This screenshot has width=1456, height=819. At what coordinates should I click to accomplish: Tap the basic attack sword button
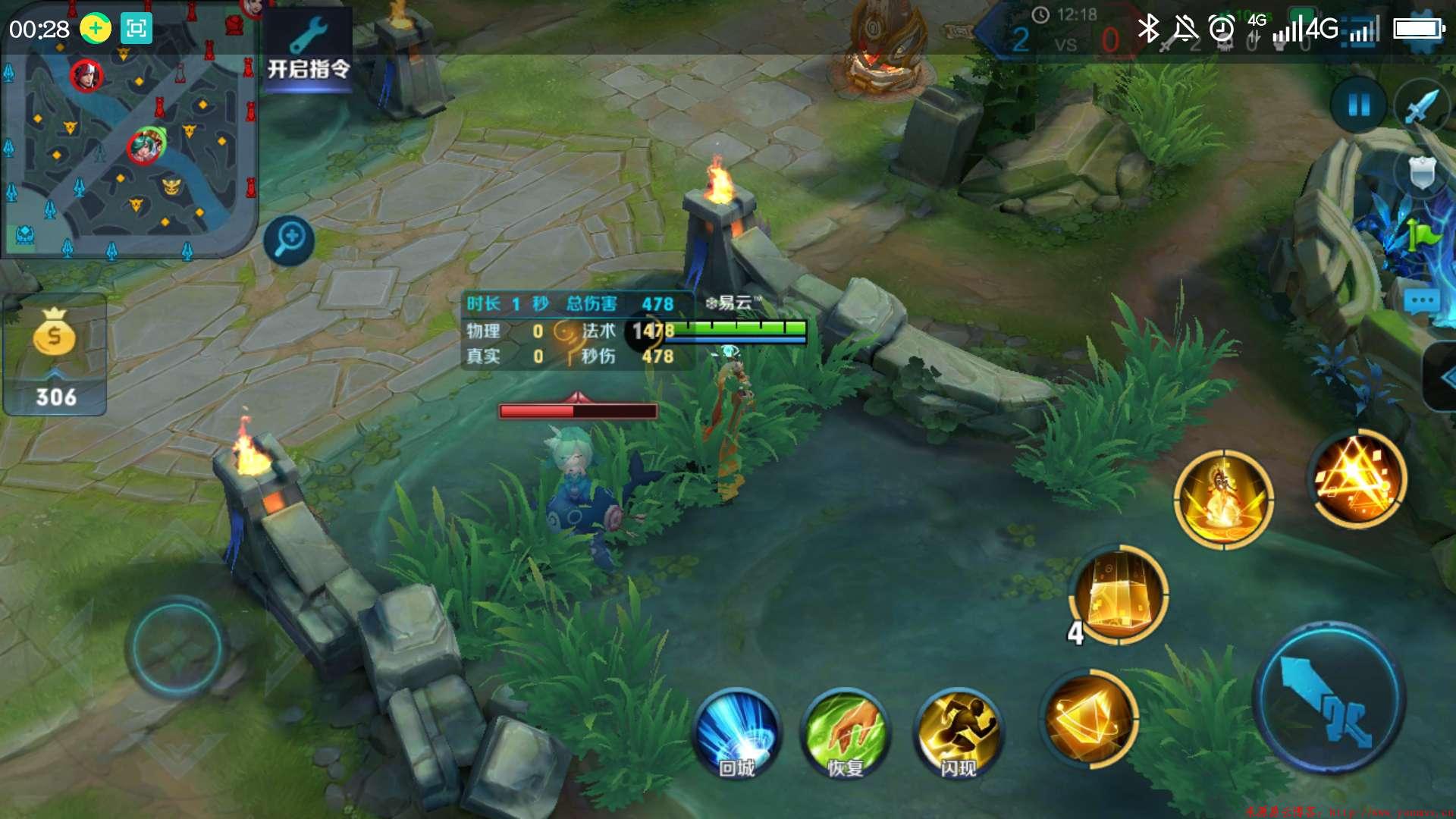point(1329,699)
